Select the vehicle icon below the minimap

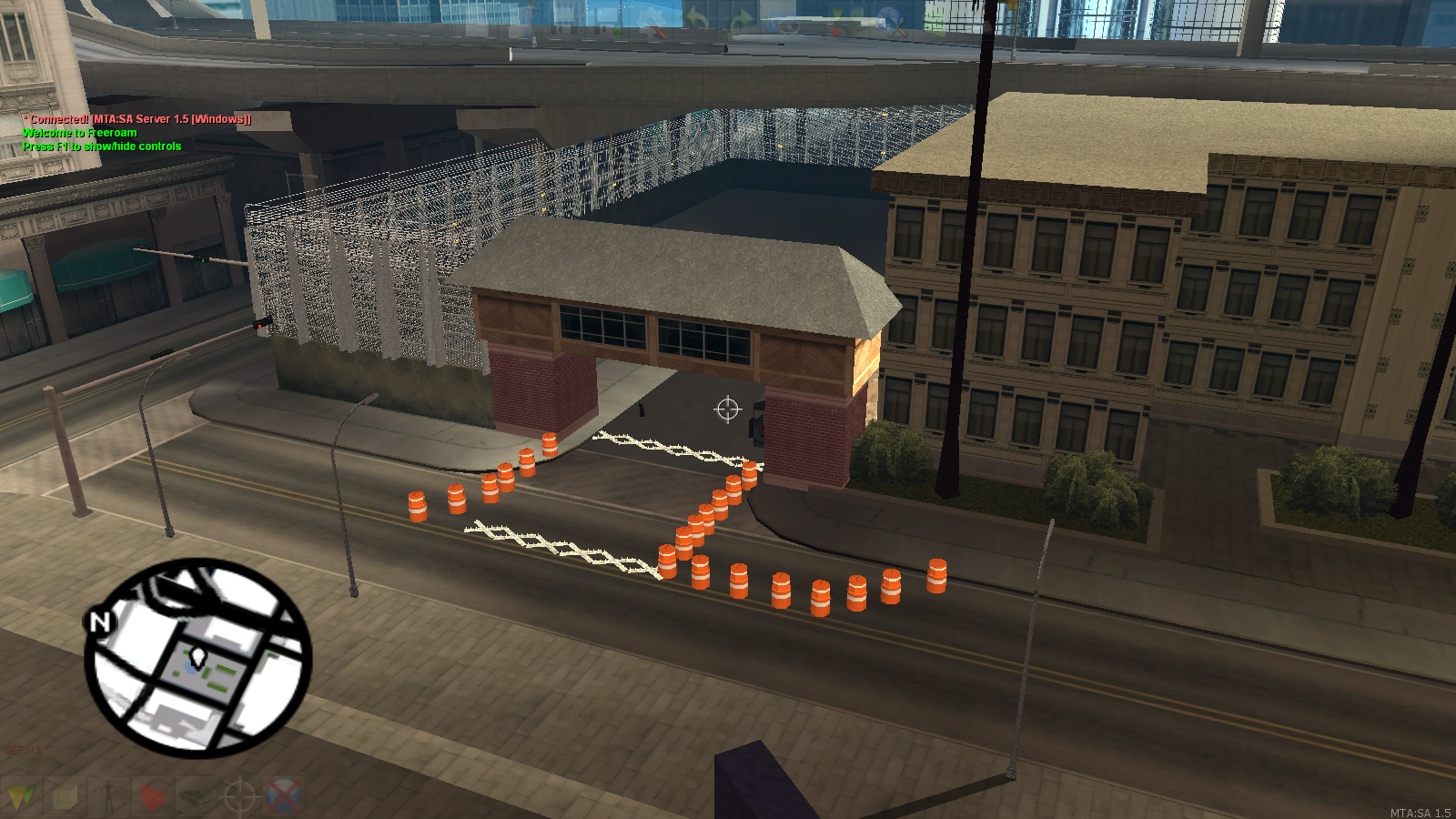point(196,798)
